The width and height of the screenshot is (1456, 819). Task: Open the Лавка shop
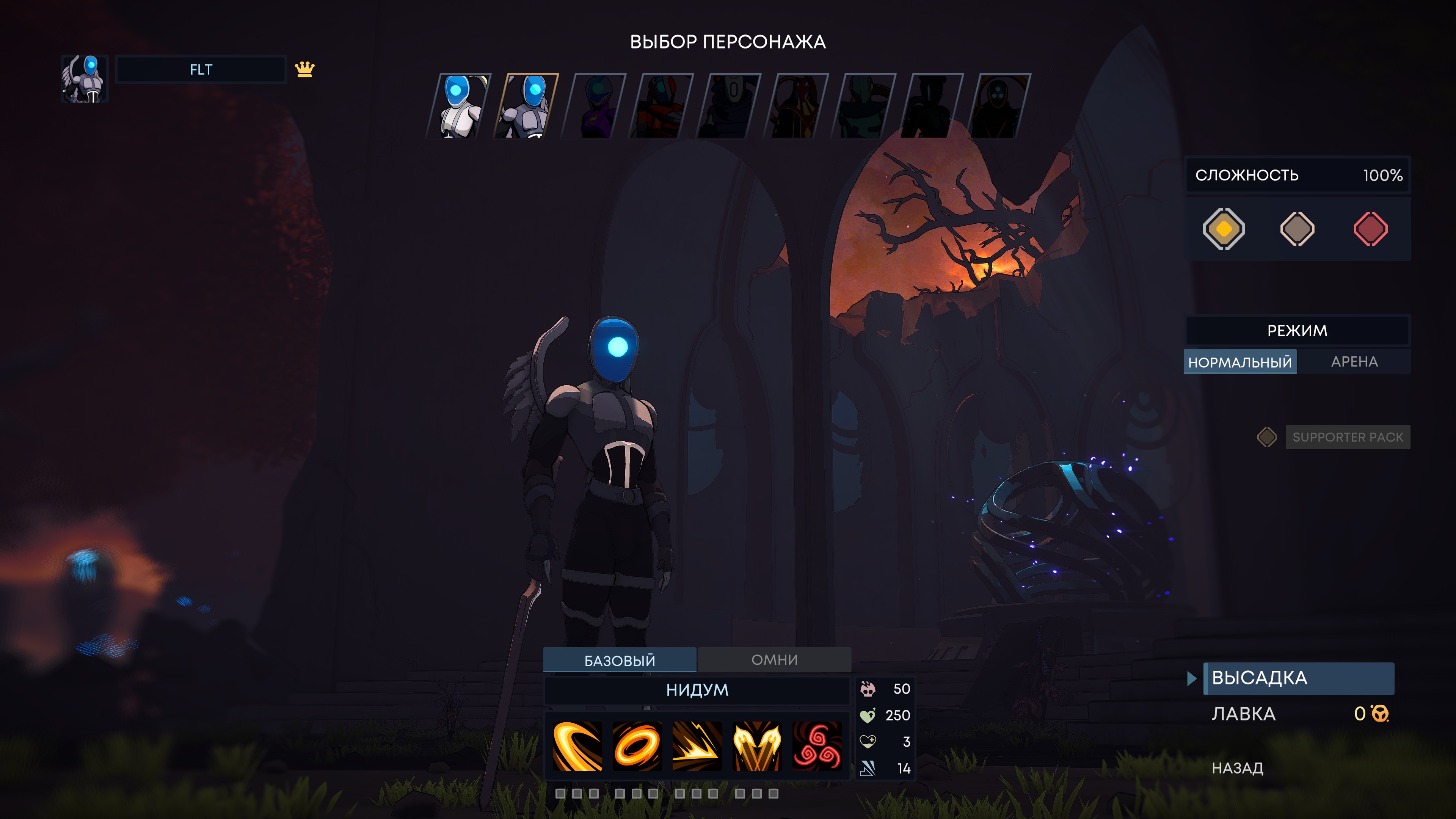pyautogui.click(x=1244, y=714)
